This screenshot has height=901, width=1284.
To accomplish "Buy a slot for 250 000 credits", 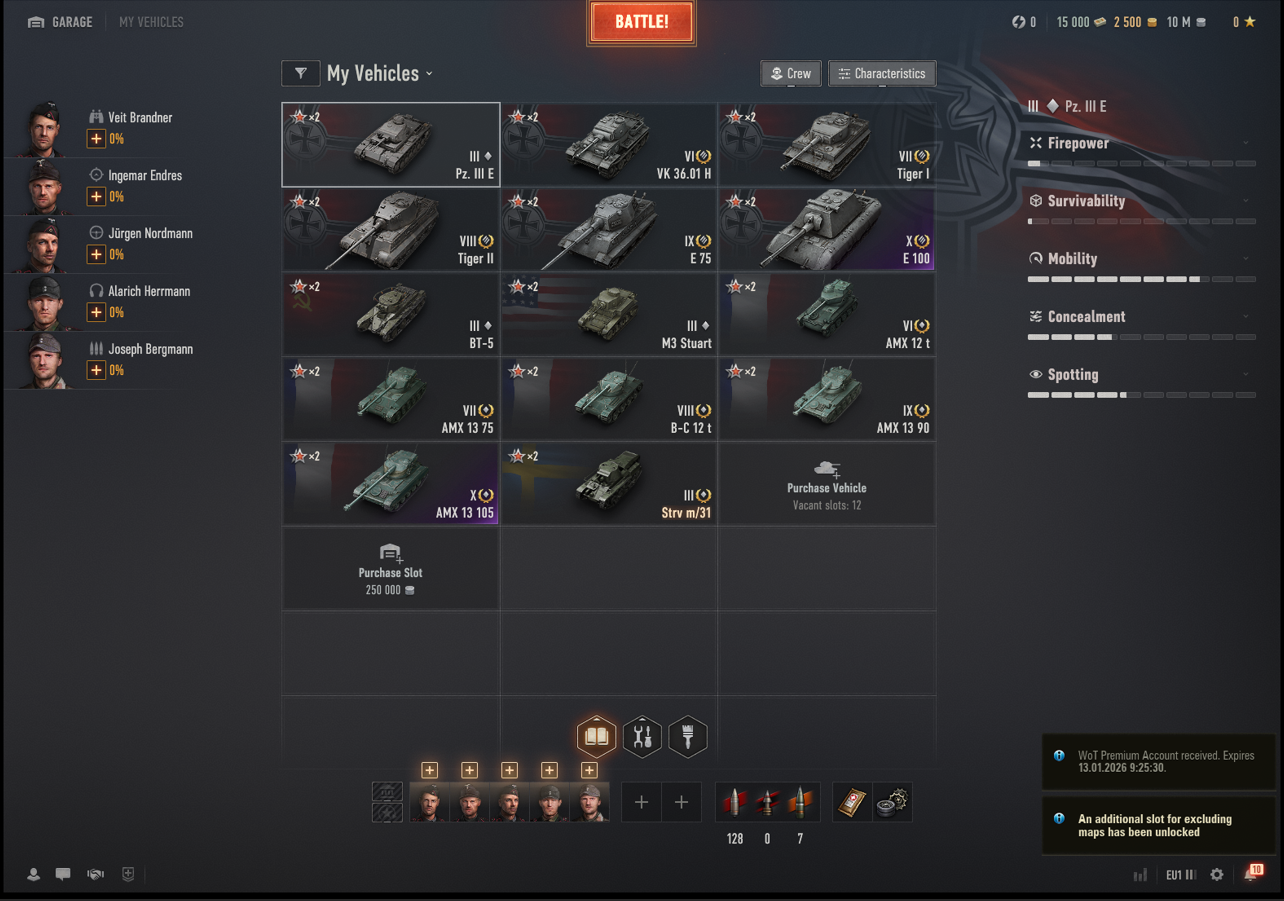I will coord(391,570).
